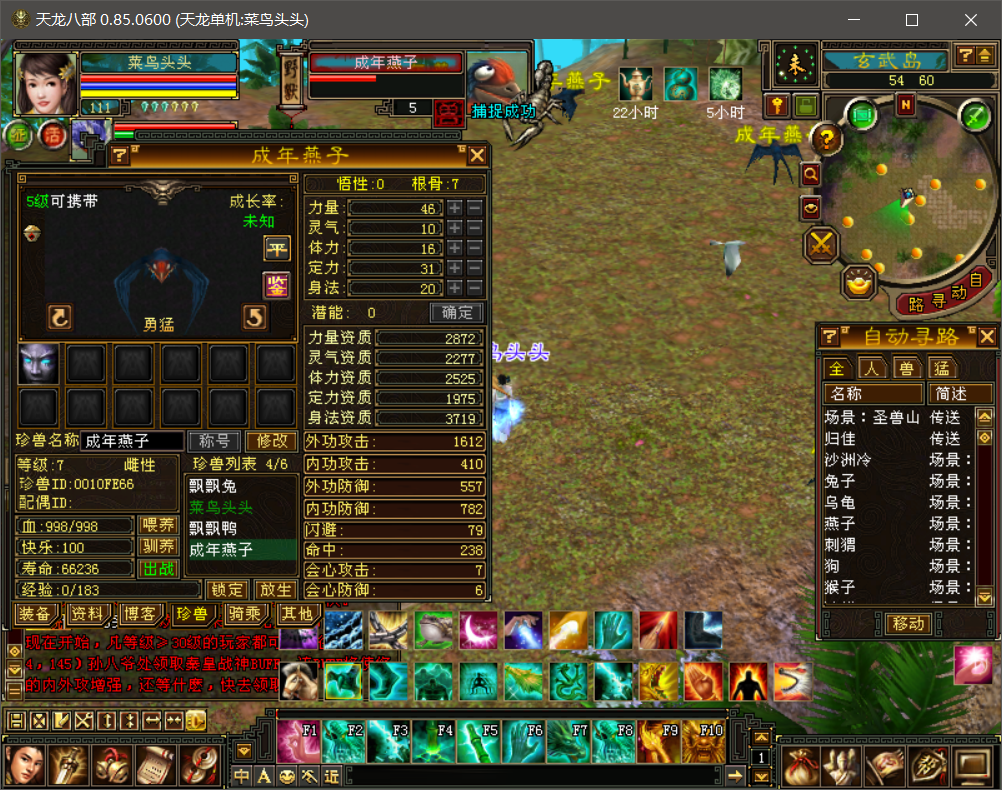This screenshot has width=1002, height=790.
Task: Choose 场景：圣兽山 in the pathfinding list
Action: point(871,418)
